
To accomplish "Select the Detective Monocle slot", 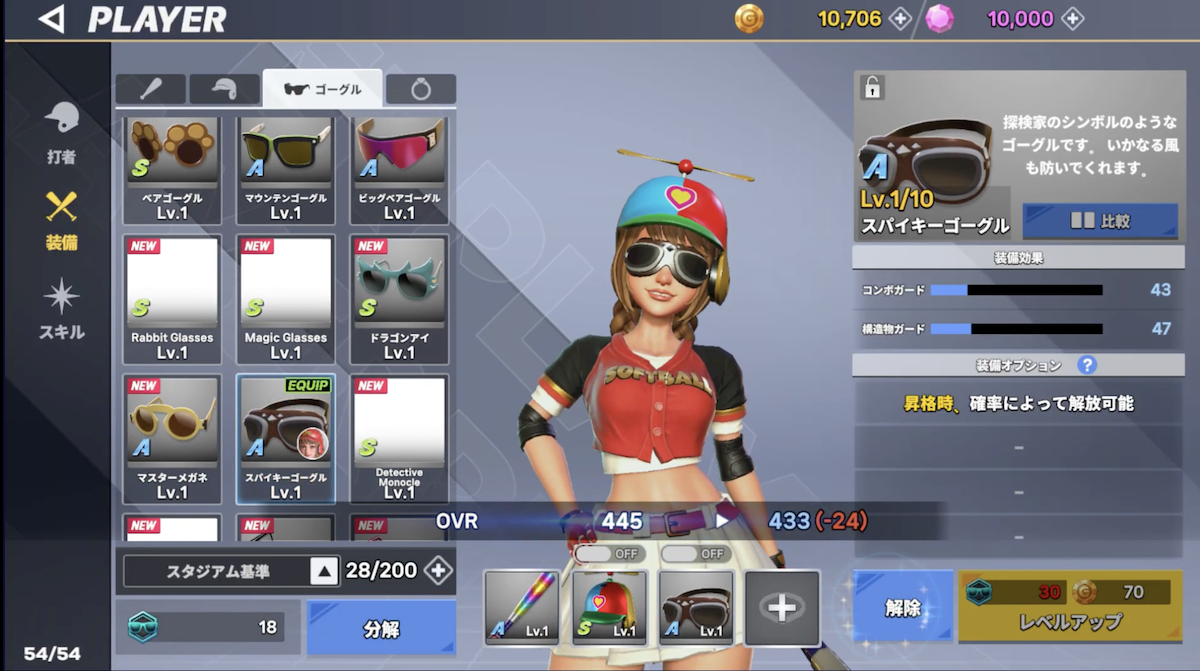I will pyautogui.click(x=399, y=438).
